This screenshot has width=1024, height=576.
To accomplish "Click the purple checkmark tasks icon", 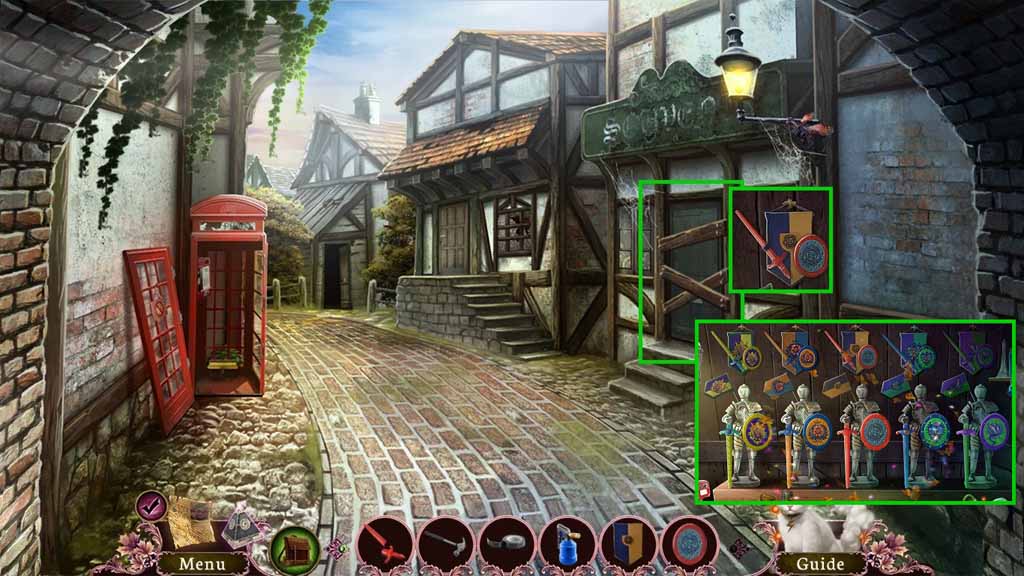I will pos(153,507).
